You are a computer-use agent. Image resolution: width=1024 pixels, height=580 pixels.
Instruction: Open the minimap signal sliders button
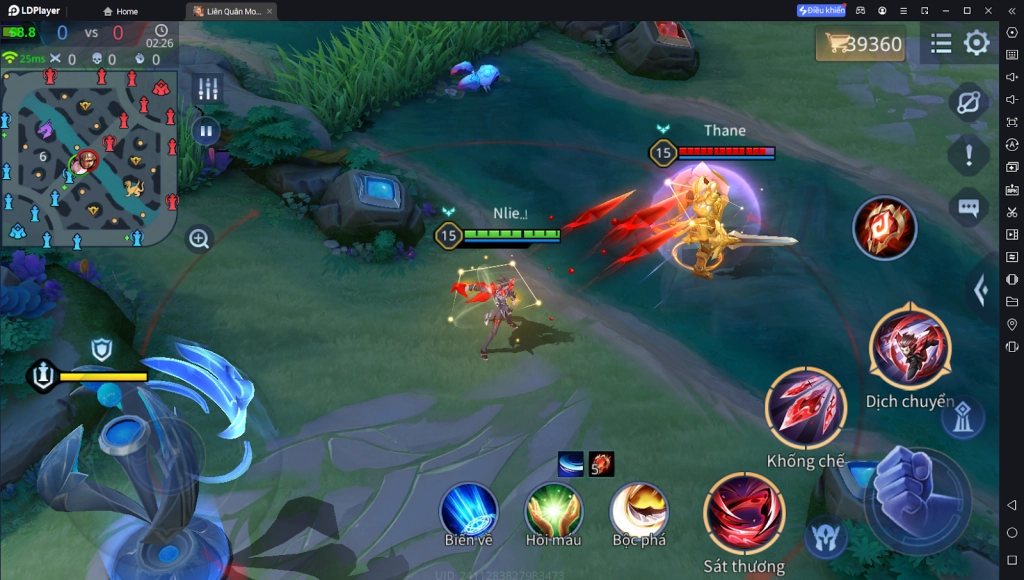point(208,88)
